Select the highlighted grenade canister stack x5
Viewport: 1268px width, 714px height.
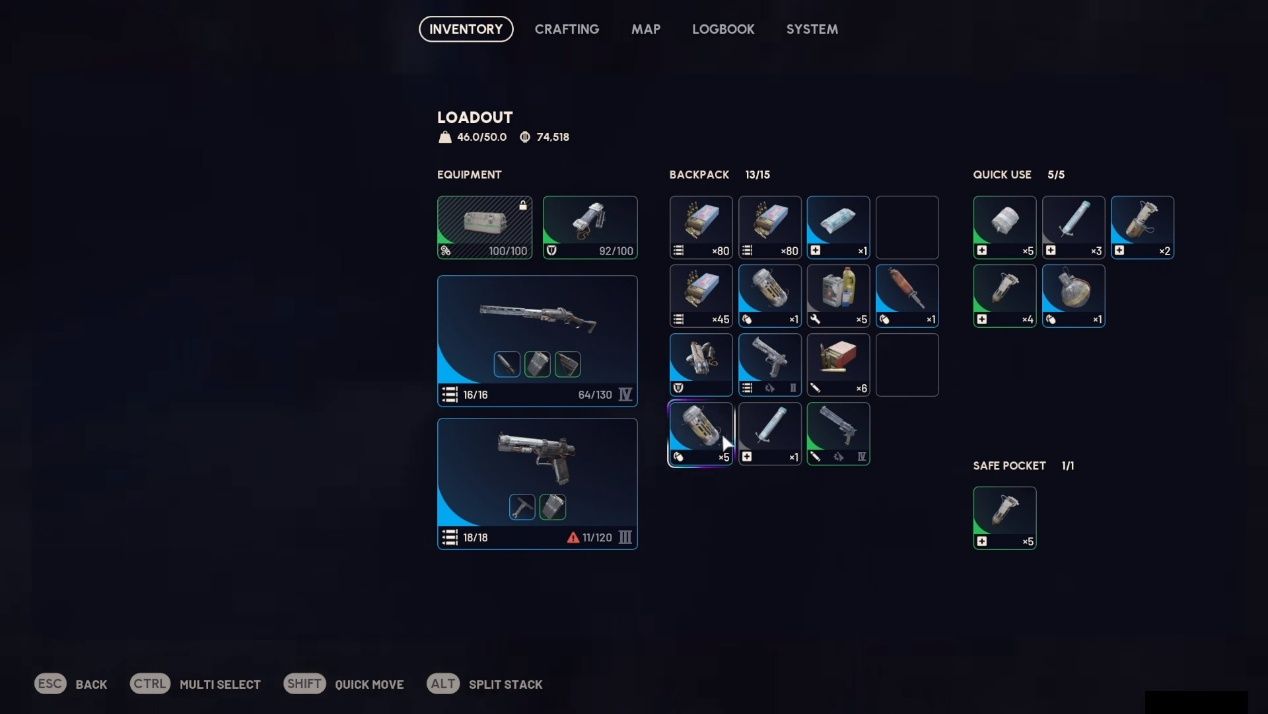click(701, 433)
